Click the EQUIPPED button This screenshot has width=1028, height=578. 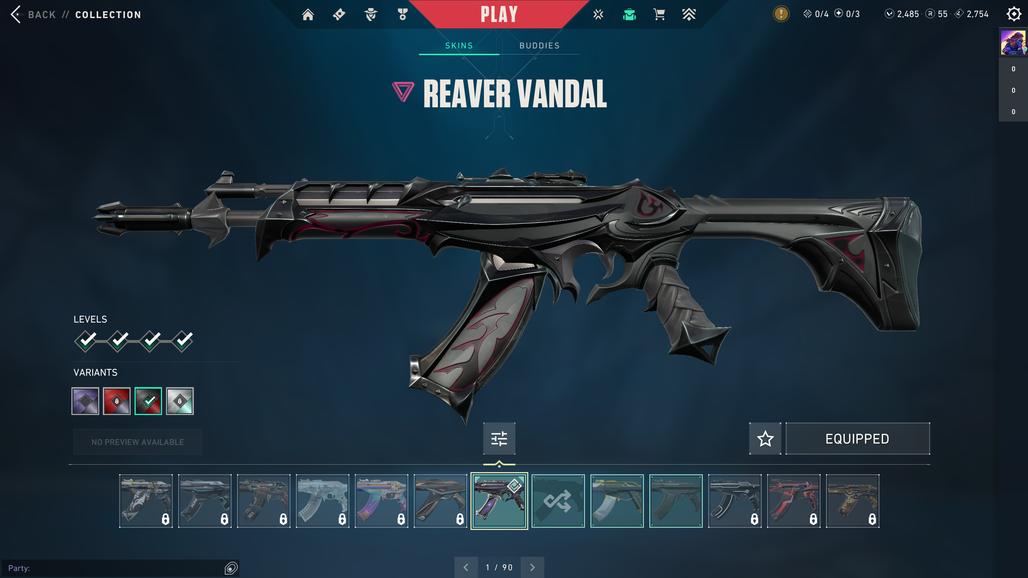tap(857, 439)
